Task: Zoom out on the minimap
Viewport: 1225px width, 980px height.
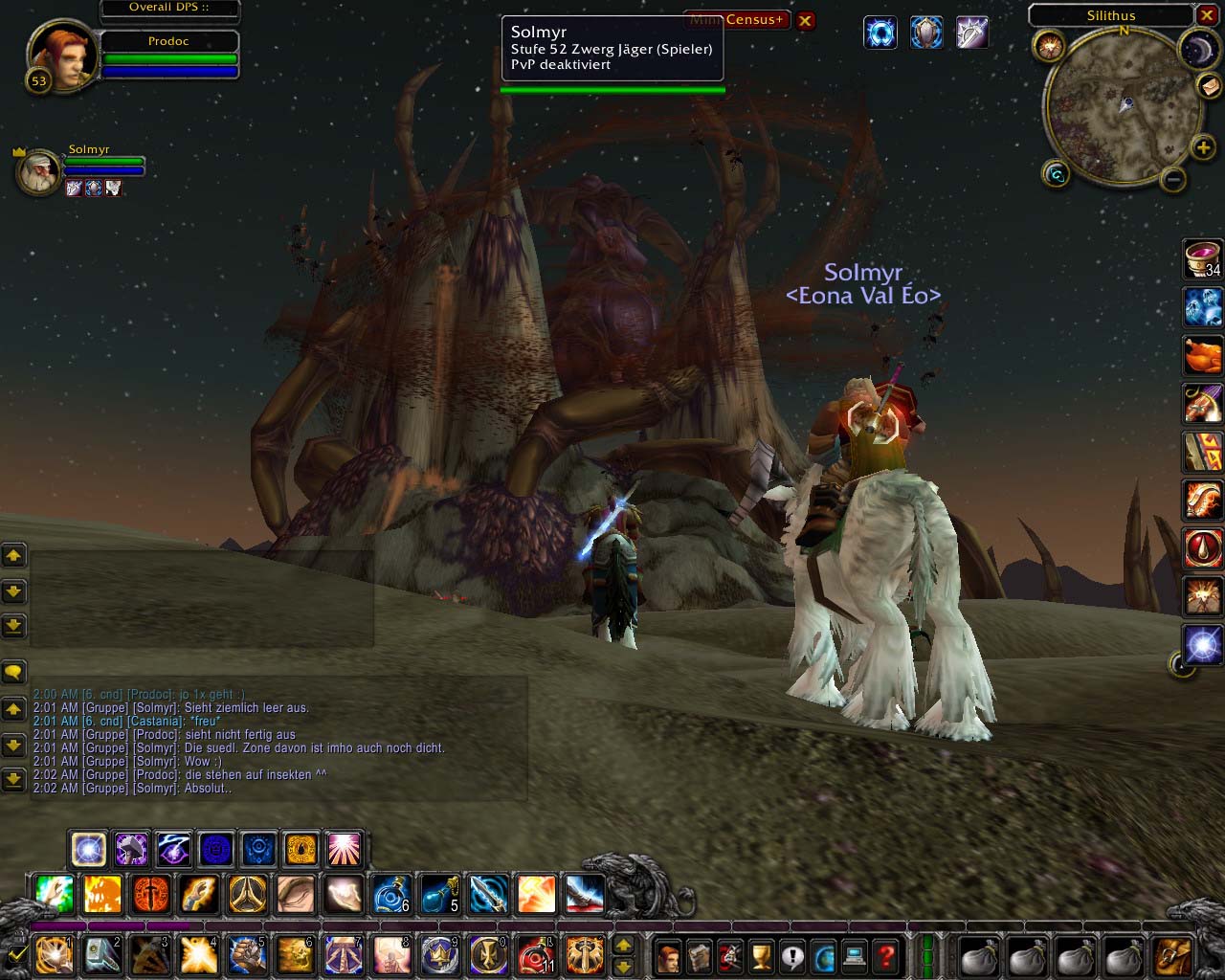Action: coord(1173,179)
